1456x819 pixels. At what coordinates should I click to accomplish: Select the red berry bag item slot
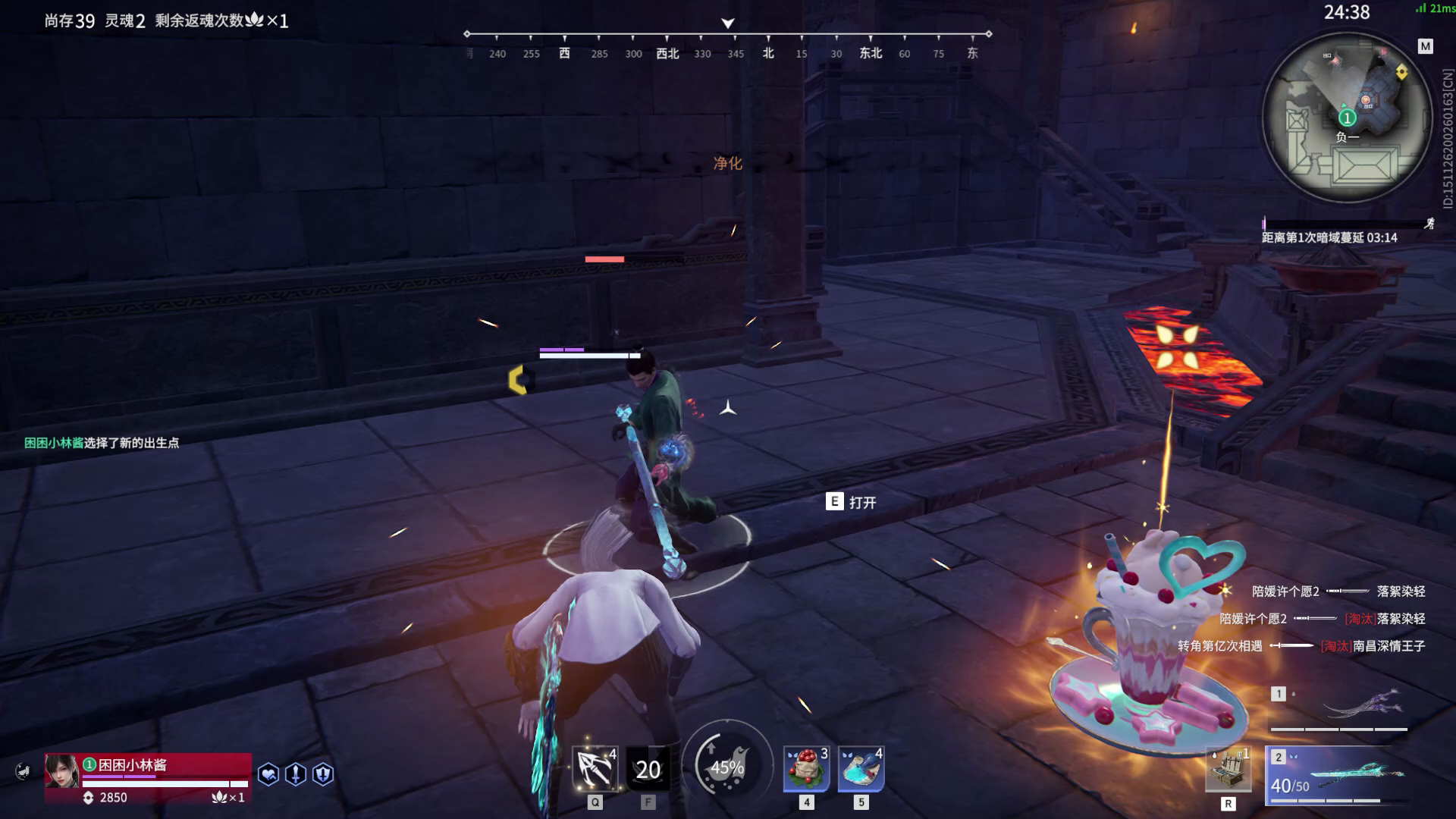point(806,769)
